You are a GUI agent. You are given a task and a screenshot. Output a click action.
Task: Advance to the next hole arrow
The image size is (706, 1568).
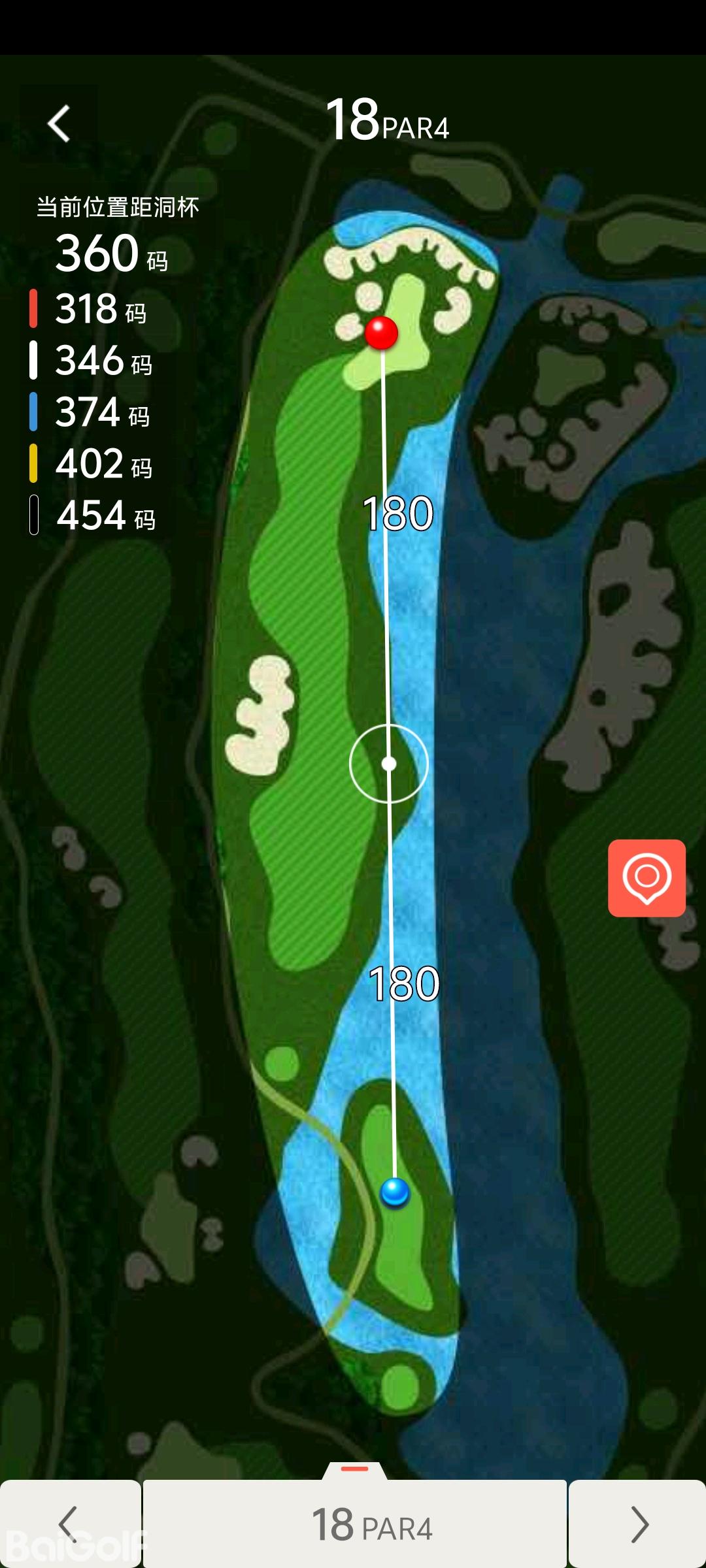coord(638,1524)
